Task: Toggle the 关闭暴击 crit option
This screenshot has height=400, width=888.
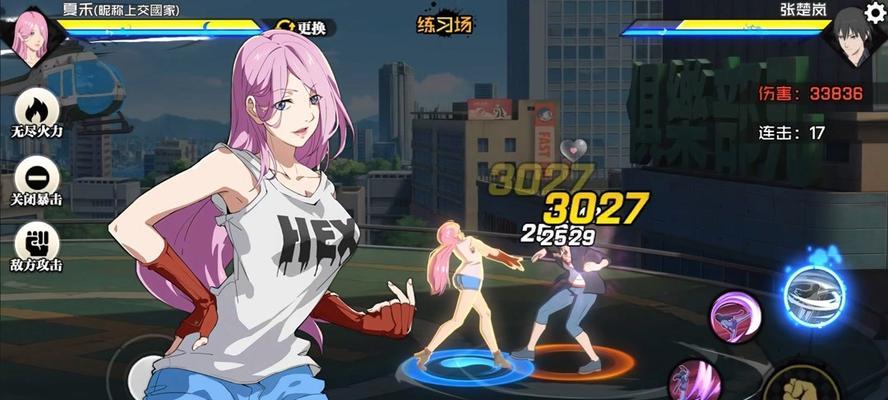Action: tap(37, 178)
